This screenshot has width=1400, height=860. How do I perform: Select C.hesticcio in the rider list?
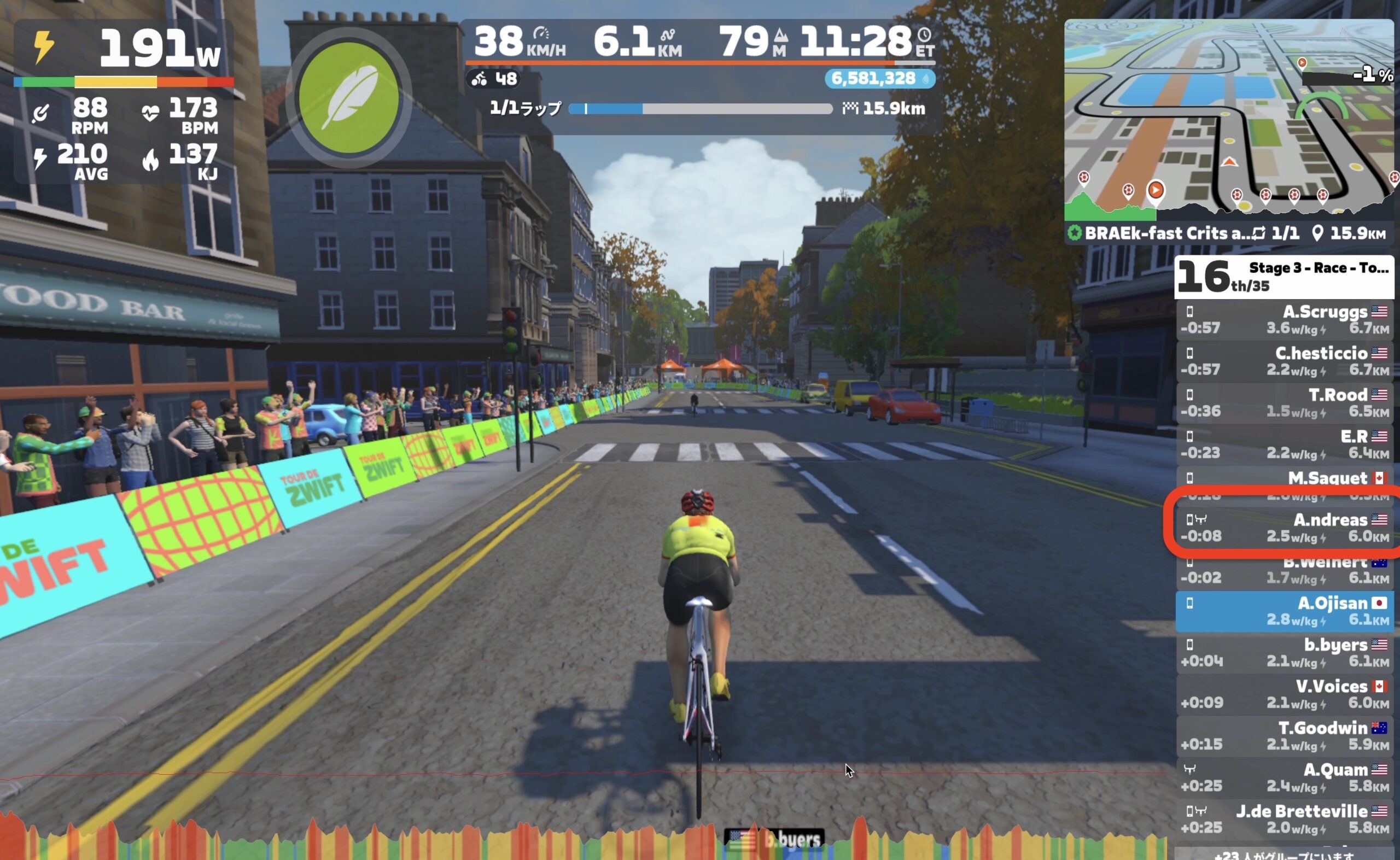coord(1286,362)
